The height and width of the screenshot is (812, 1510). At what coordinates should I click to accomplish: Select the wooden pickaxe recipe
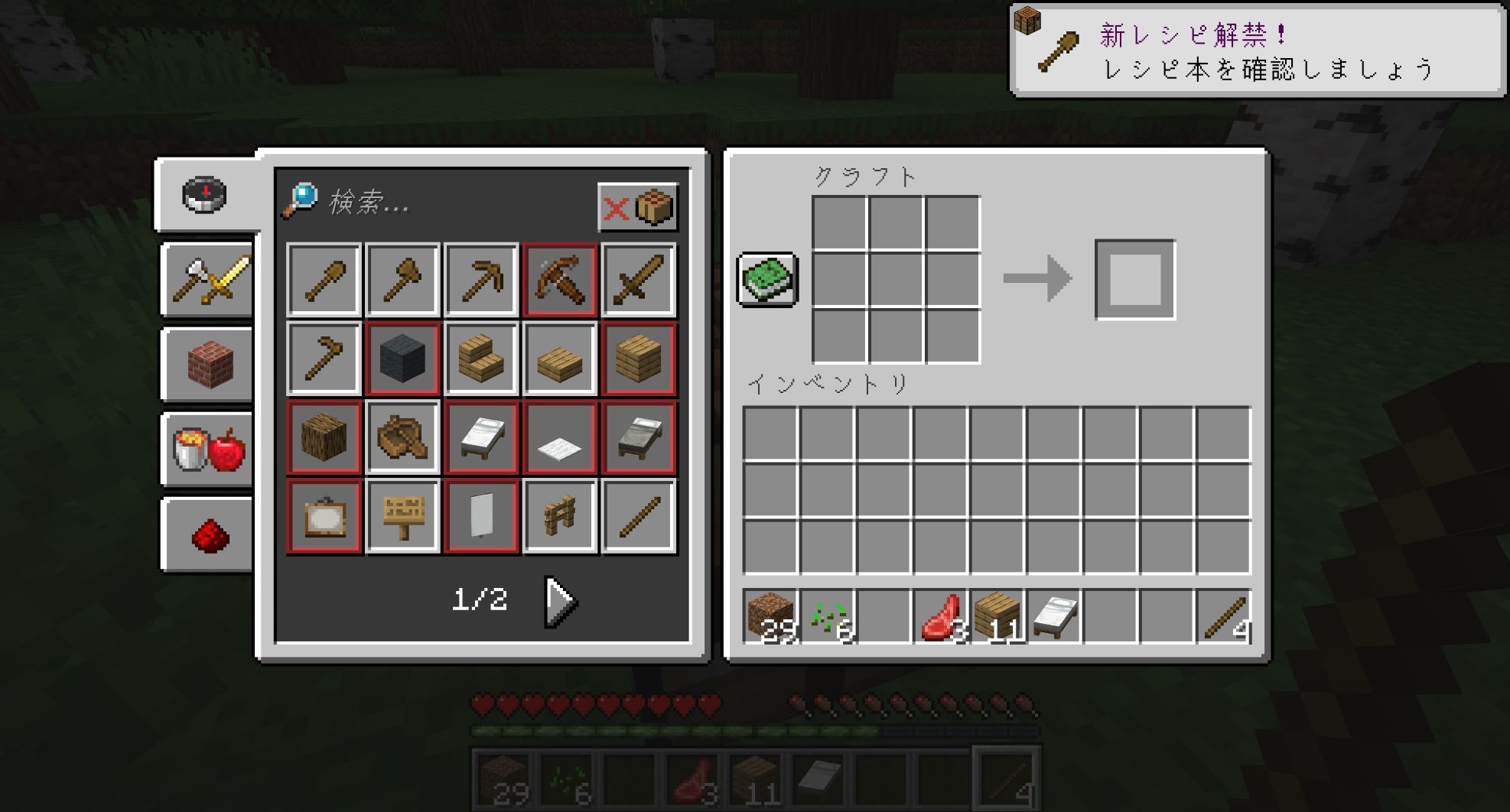click(x=481, y=280)
